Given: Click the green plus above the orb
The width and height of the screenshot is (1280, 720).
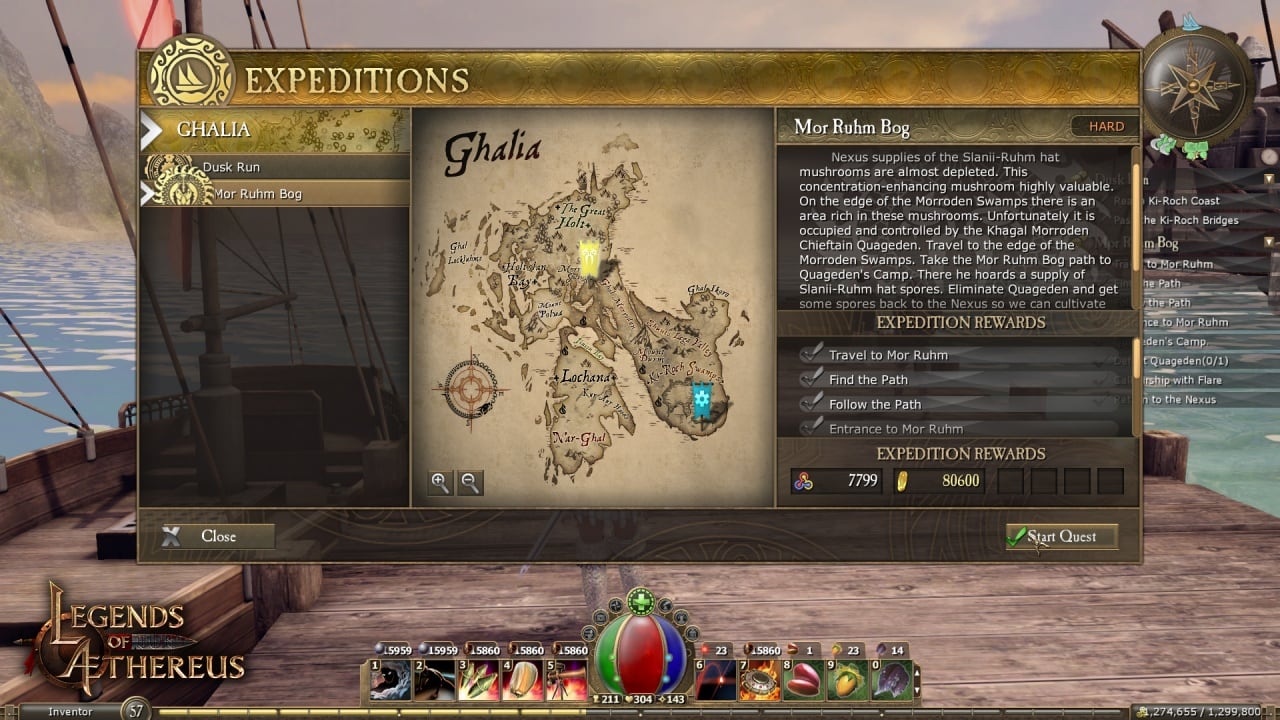Looking at the screenshot, I should [639, 602].
